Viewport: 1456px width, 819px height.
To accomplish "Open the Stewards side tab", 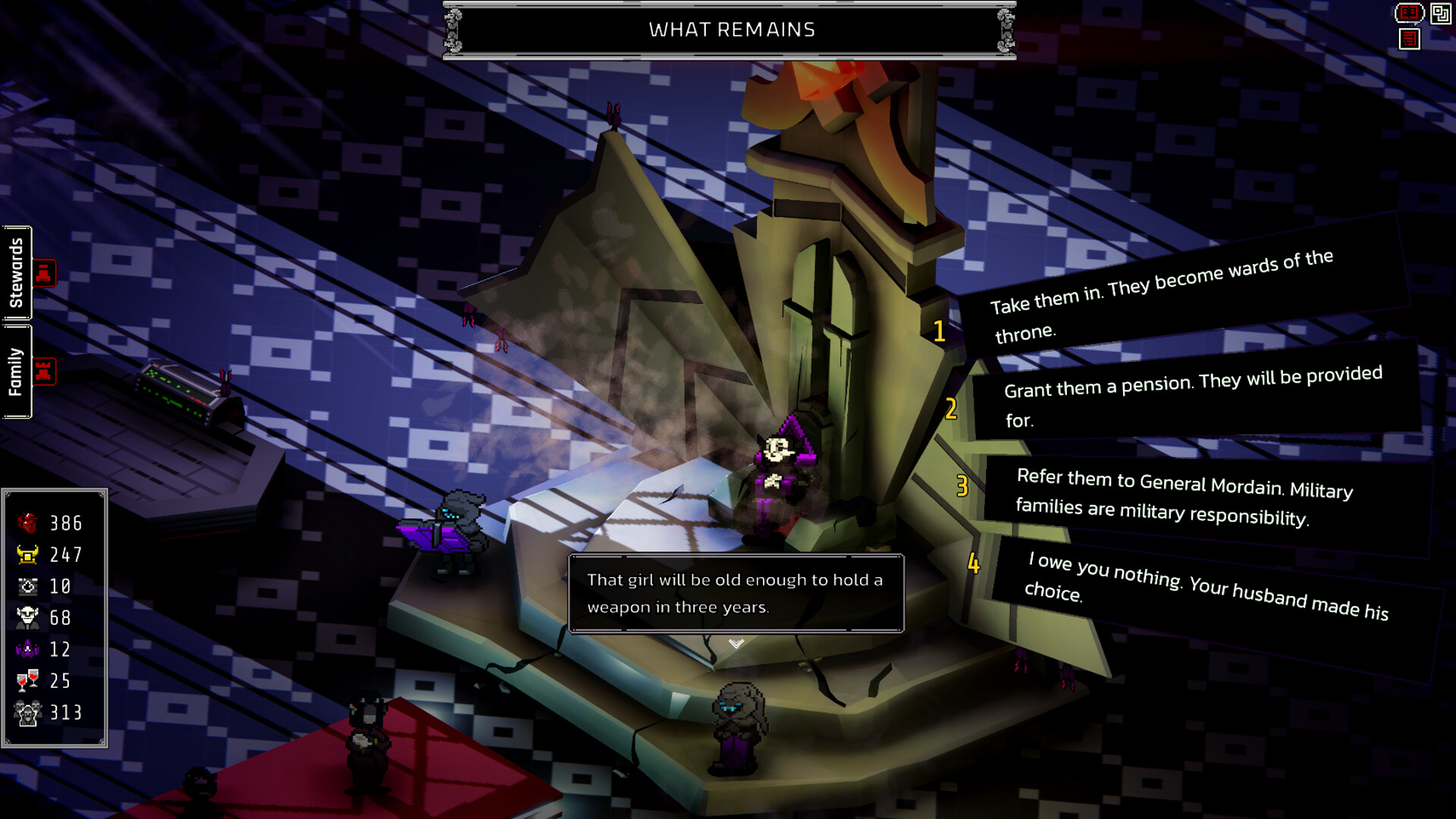I will (17, 273).
